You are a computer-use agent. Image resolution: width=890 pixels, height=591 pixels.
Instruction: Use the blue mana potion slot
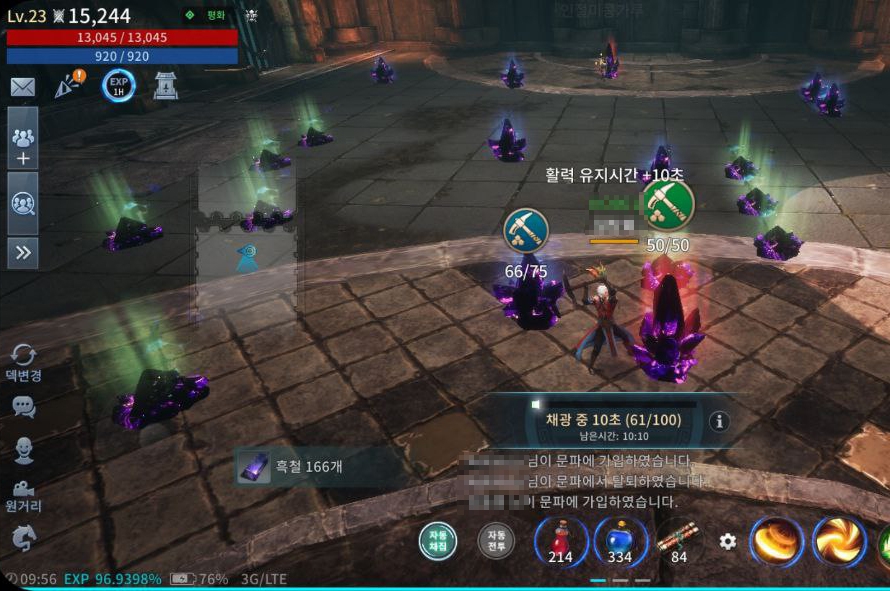(x=619, y=541)
